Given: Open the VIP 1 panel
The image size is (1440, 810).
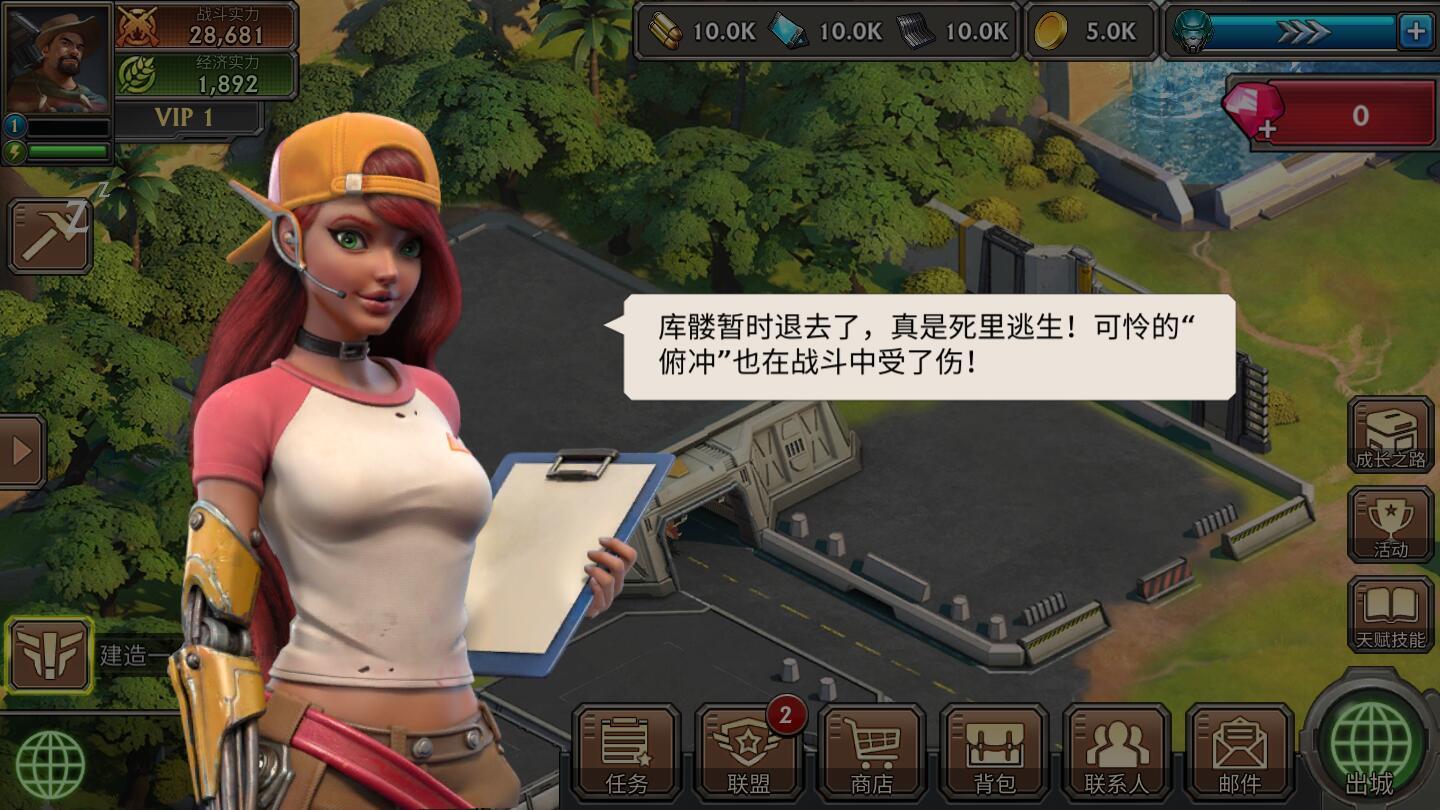Looking at the screenshot, I should pyautogui.click(x=184, y=118).
